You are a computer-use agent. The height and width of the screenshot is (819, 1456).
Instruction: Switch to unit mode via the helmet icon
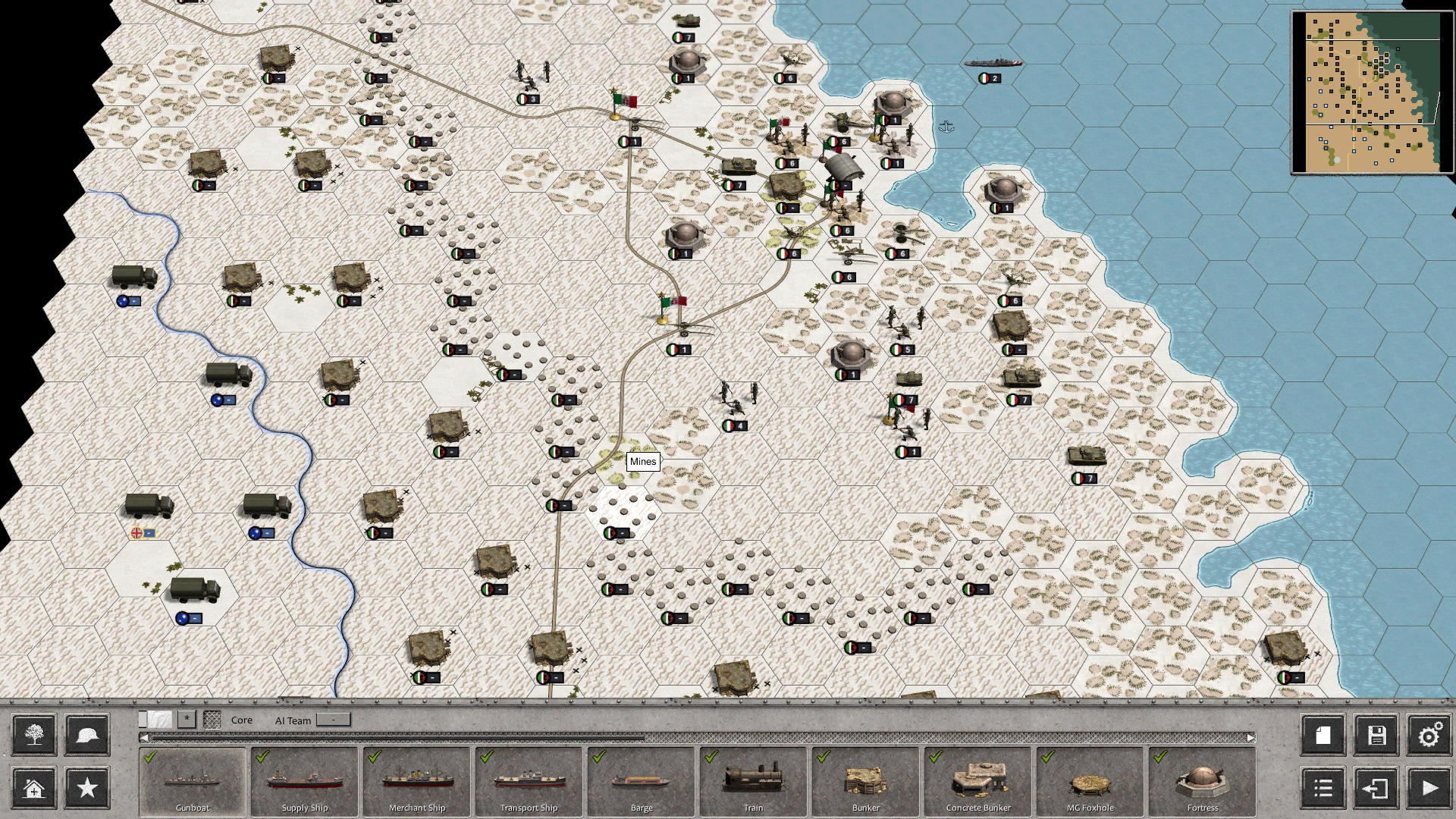pyautogui.click(x=86, y=735)
